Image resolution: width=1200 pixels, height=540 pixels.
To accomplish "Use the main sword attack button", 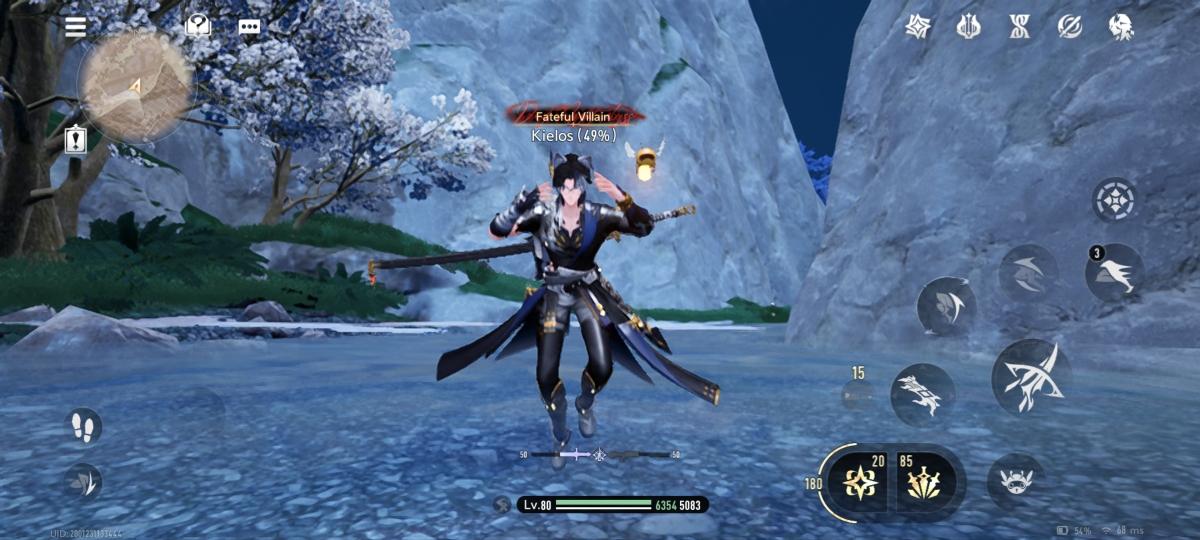I will [x=1030, y=376].
